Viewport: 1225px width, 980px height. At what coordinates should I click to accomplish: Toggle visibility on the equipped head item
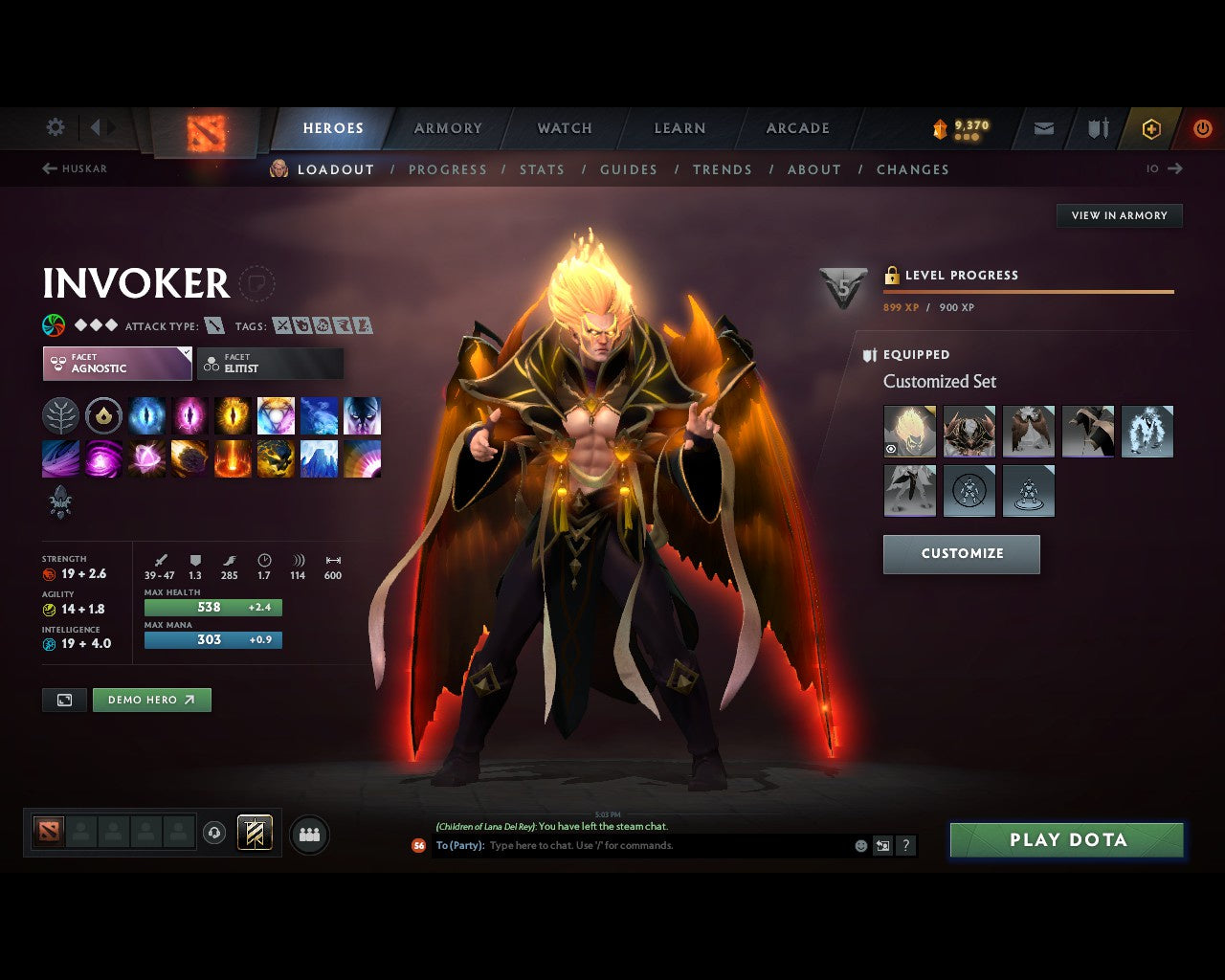pos(893,448)
